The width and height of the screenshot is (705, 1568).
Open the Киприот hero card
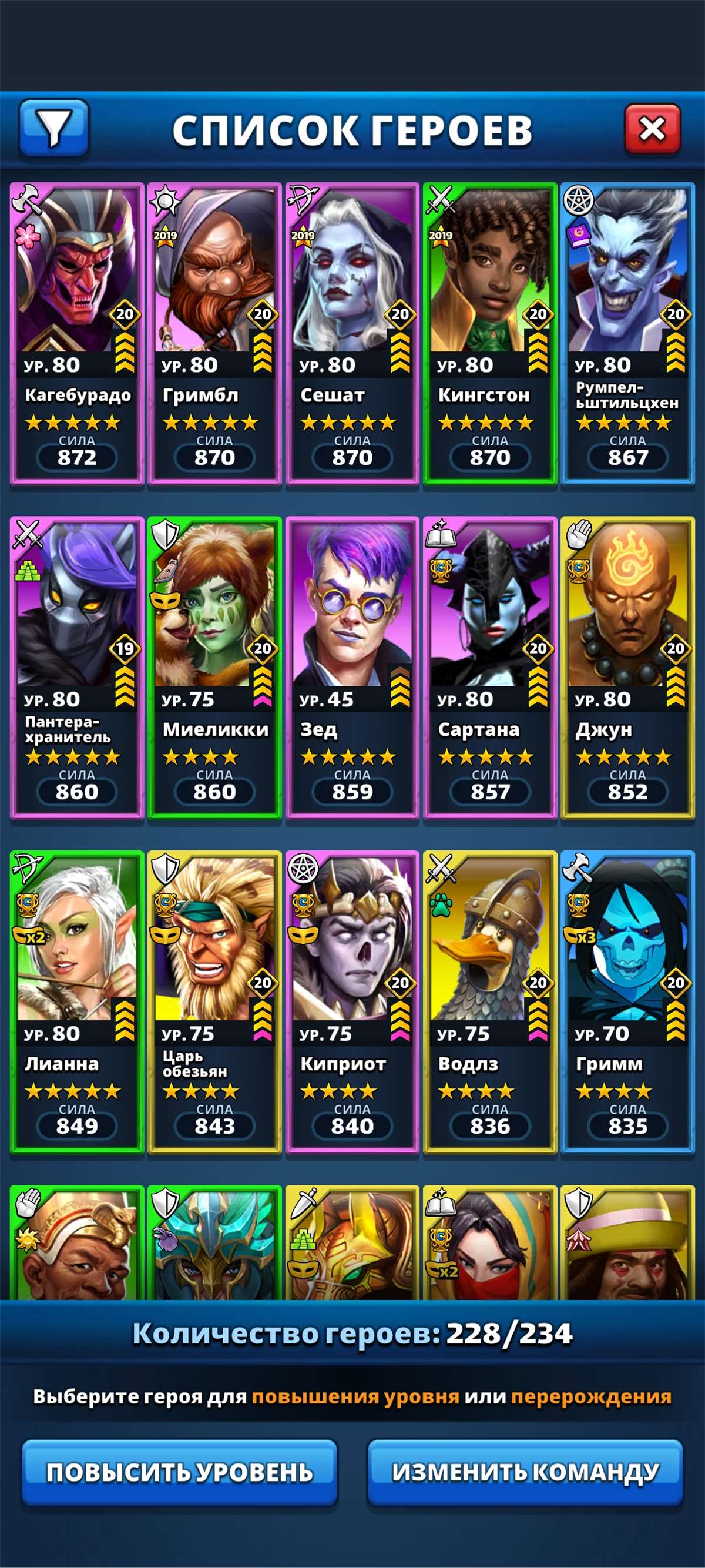point(352,1001)
